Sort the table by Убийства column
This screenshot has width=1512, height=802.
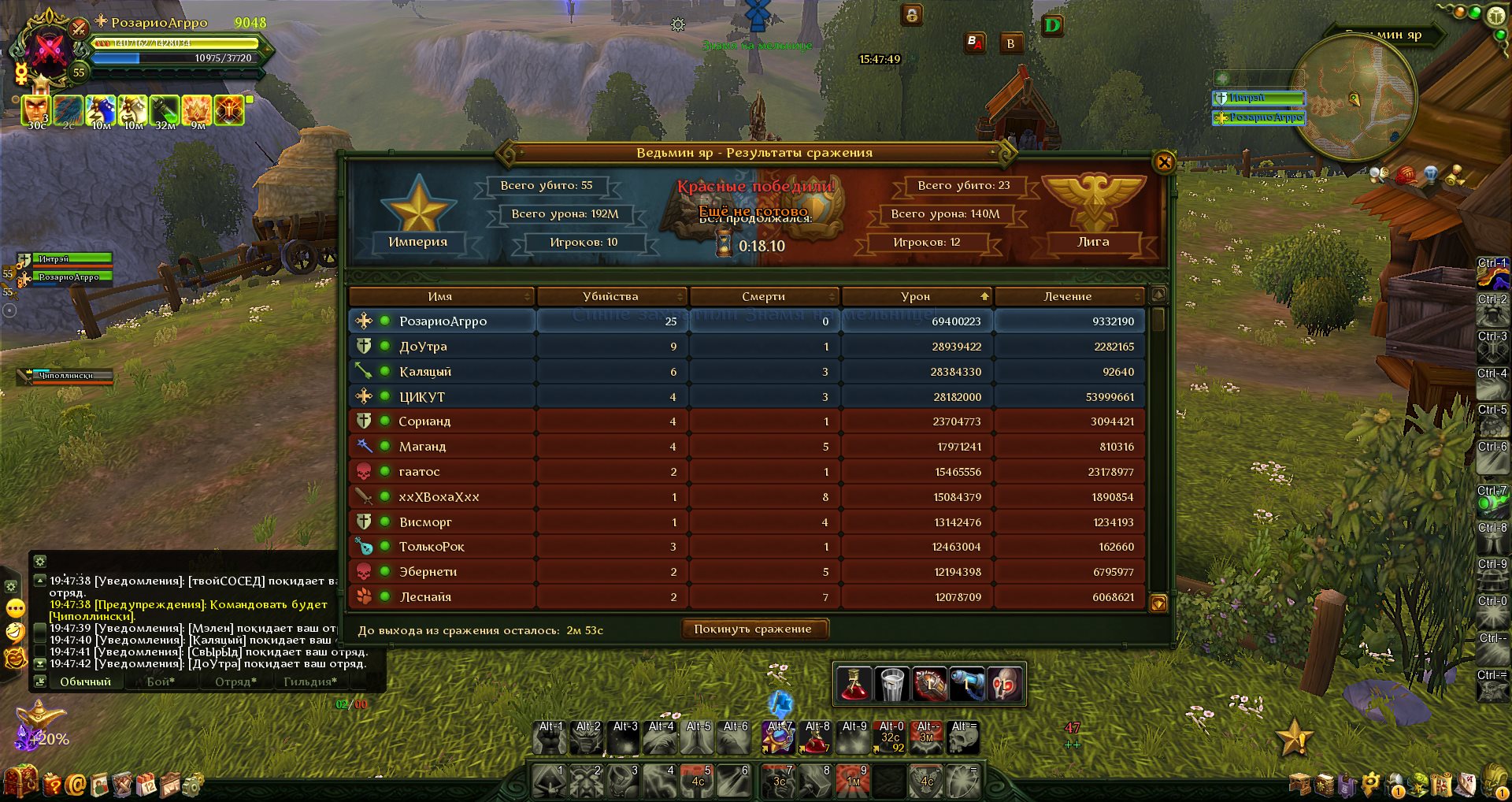(x=610, y=296)
